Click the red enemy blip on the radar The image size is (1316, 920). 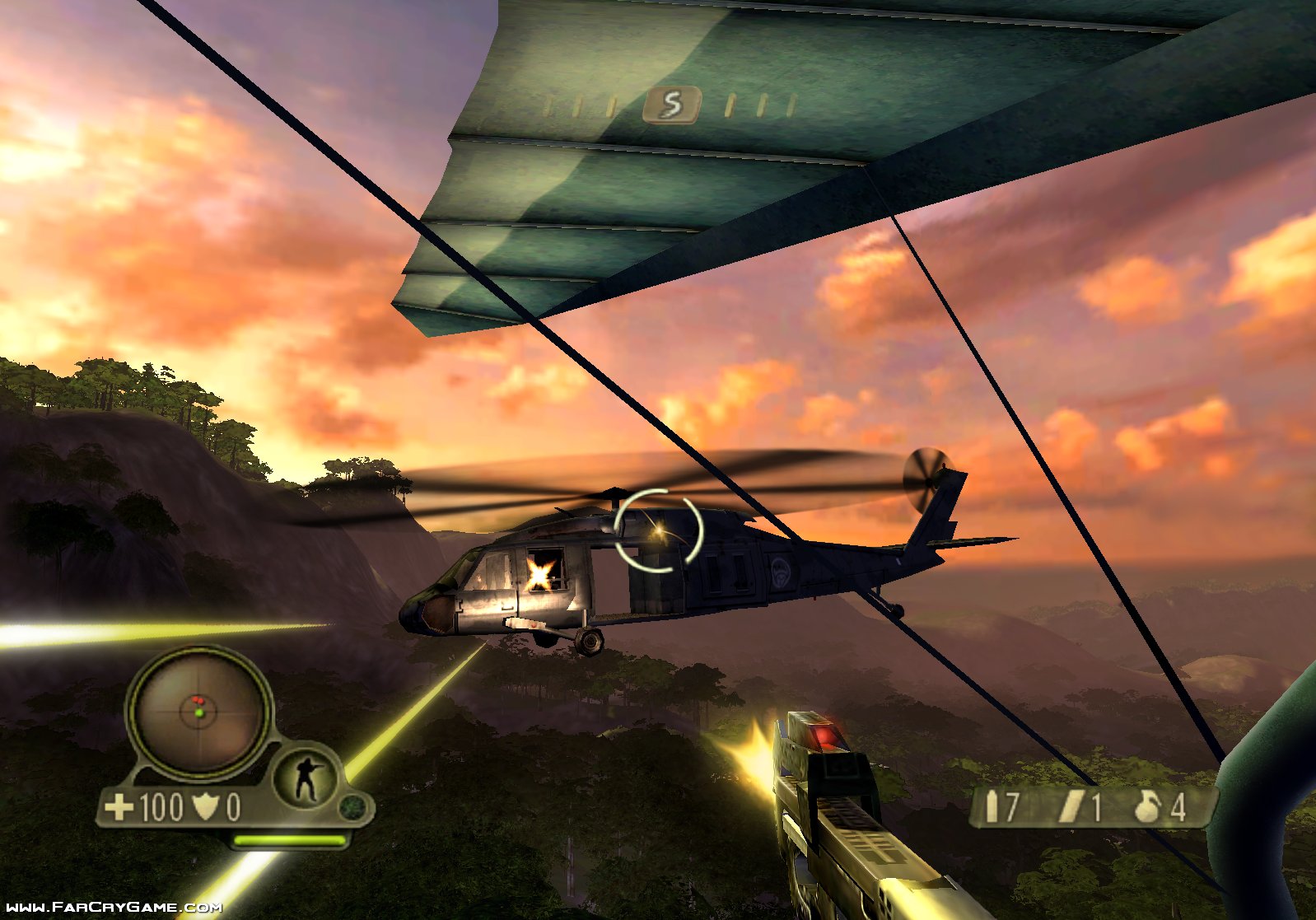[x=199, y=700]
